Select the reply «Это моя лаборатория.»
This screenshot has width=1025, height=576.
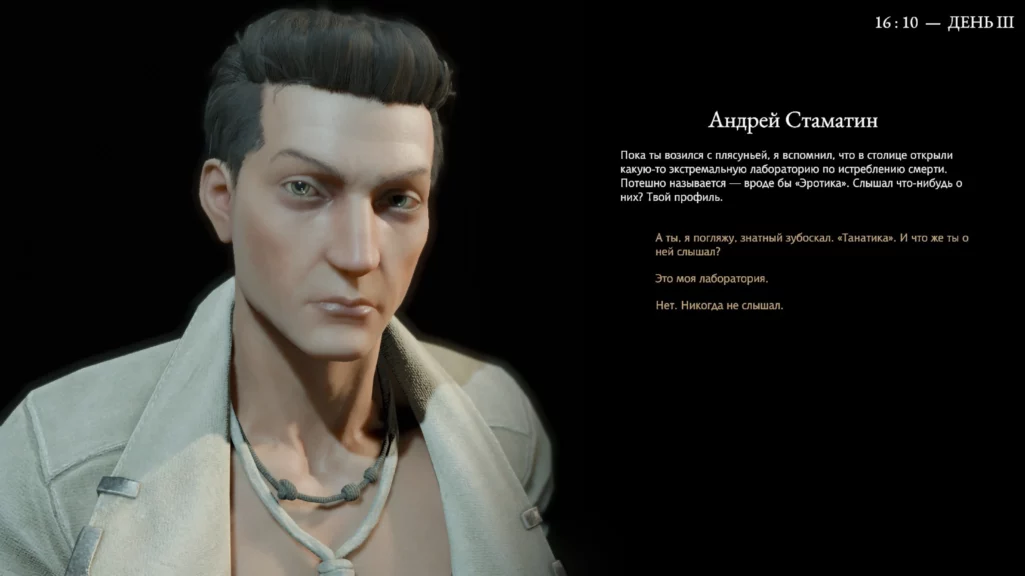coord(712,278)
